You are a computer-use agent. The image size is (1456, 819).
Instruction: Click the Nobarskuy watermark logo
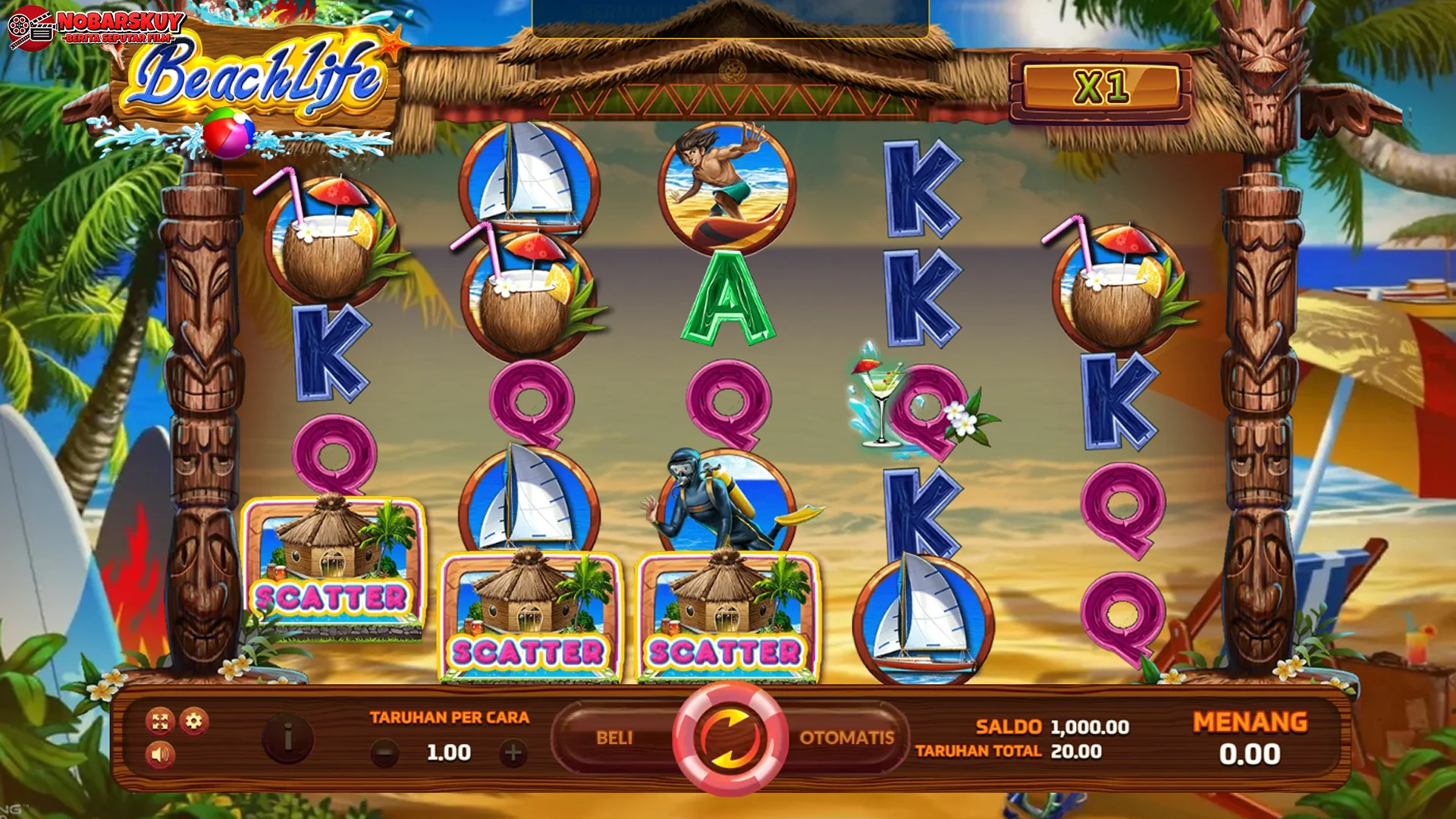point(96,27)
